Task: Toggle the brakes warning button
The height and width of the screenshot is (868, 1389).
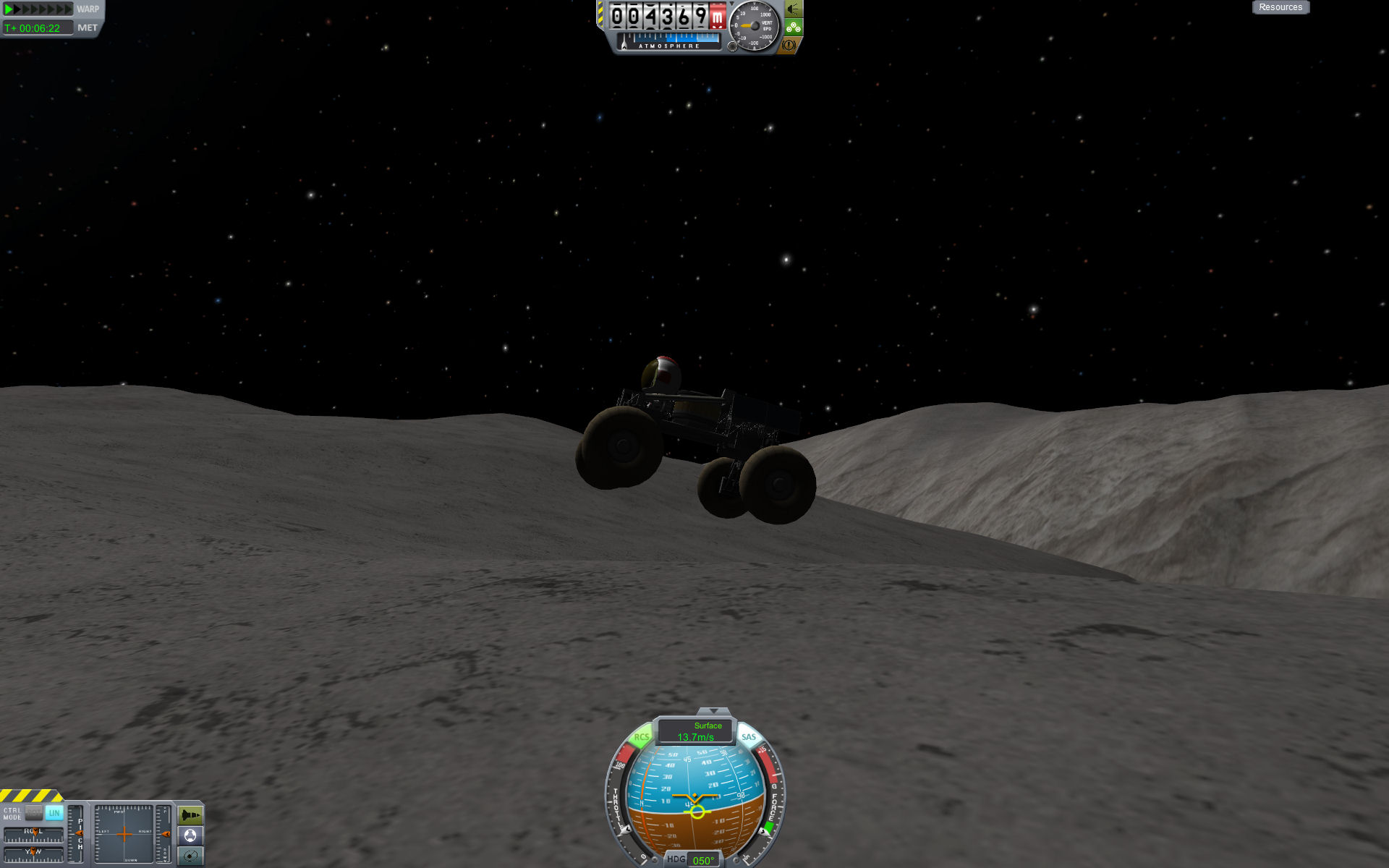Action: click(789, 45)
